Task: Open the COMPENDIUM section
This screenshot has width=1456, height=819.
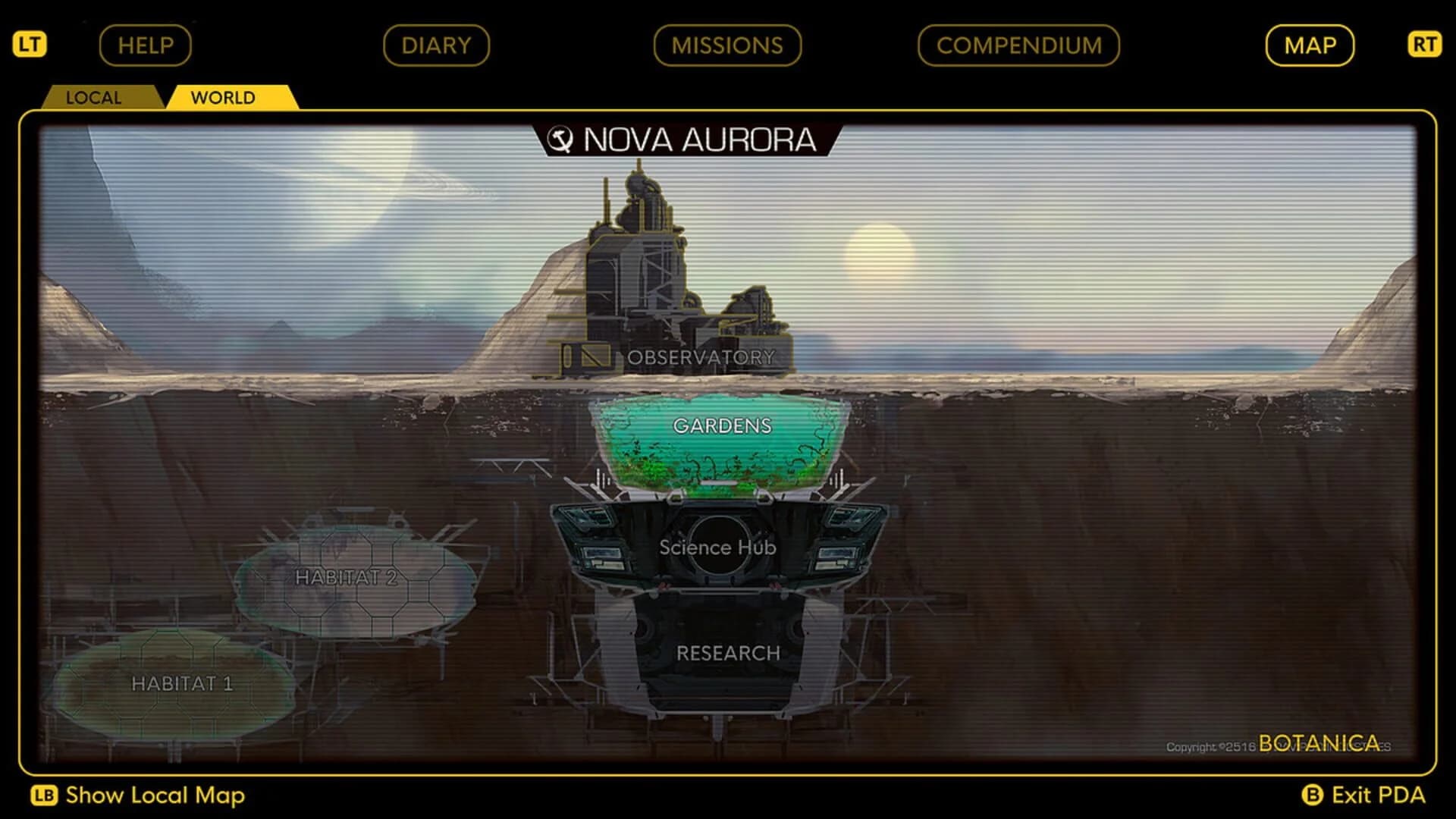Action: click(x=1017, y=45)
